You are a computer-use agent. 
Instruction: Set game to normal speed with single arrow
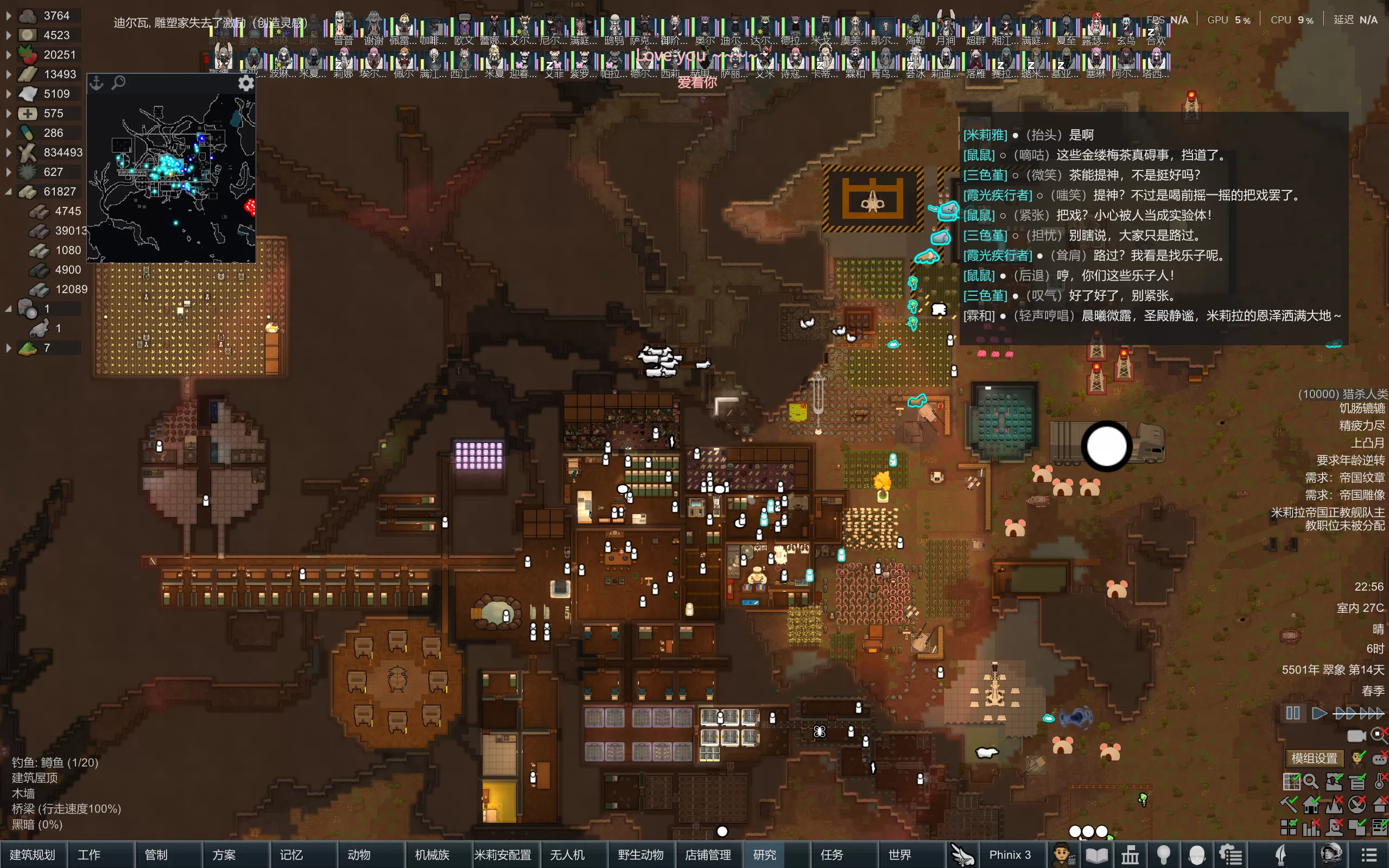pyautogui.click(x=1319, y=713)
